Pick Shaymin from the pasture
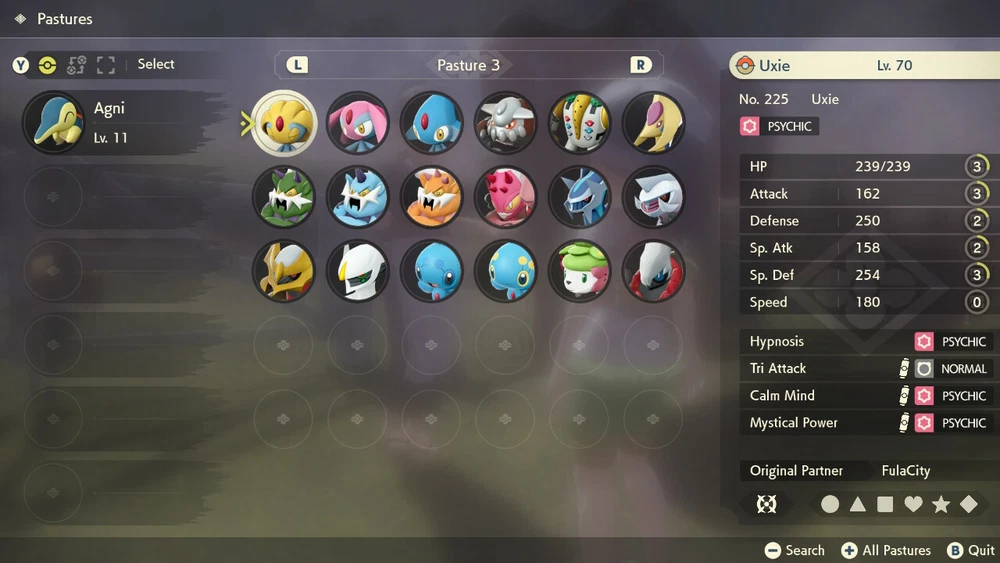The image size is (1000, 563). (x=580, y=271)
